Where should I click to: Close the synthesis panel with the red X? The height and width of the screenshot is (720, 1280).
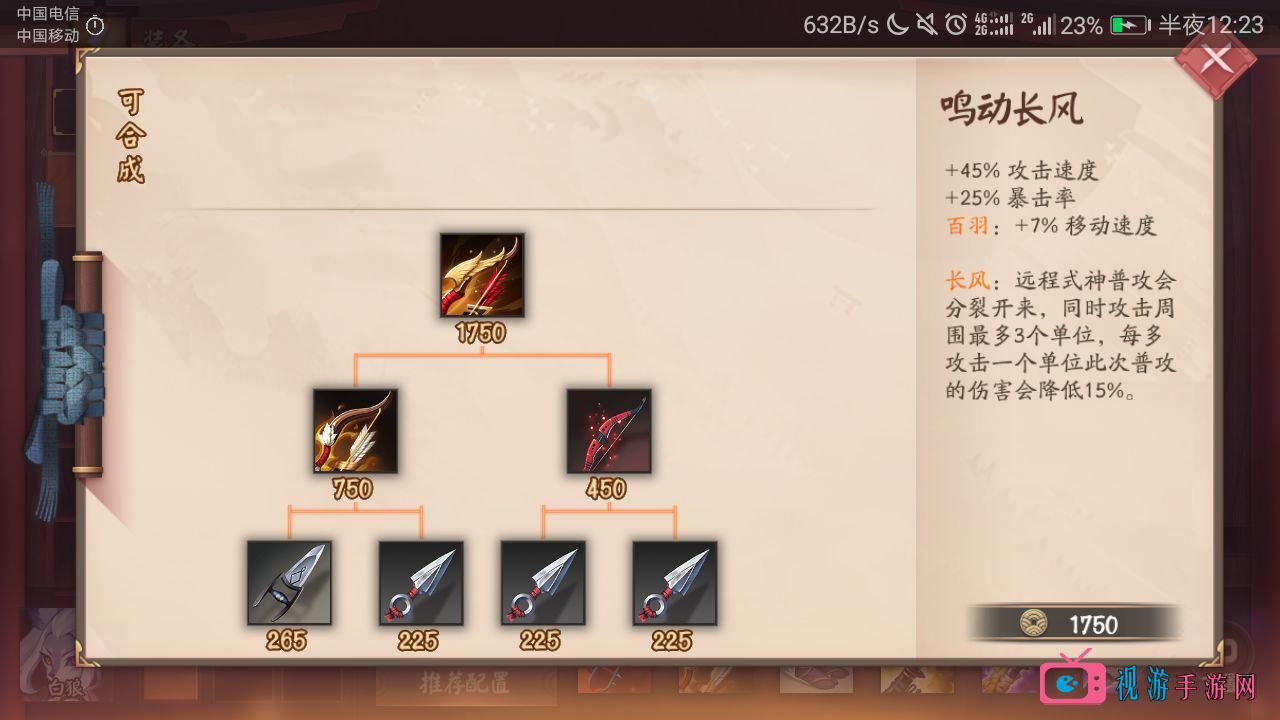[1216, 60]
